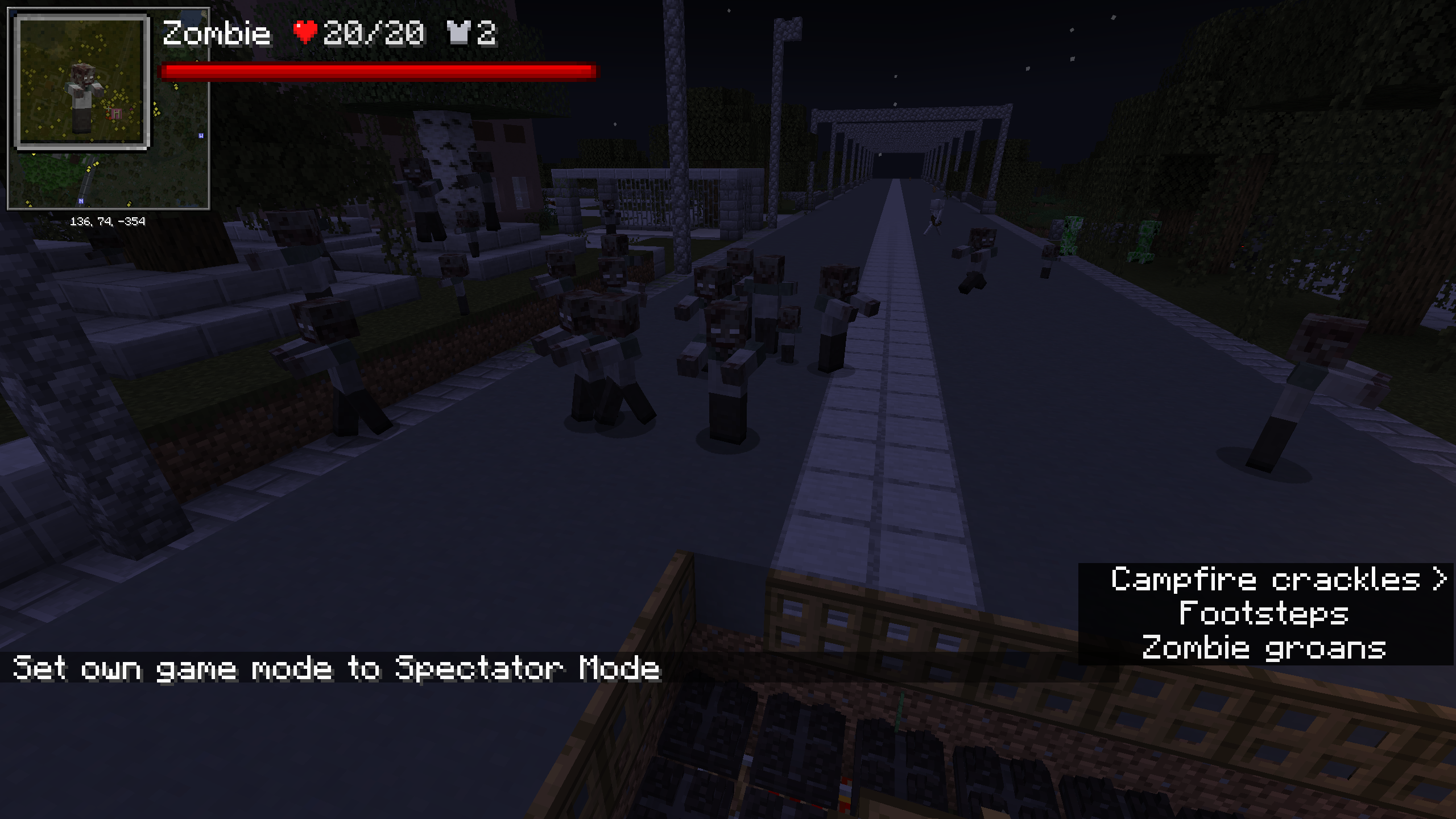
Task: Select the Zombie nameplate title
Action: point(219,34)
